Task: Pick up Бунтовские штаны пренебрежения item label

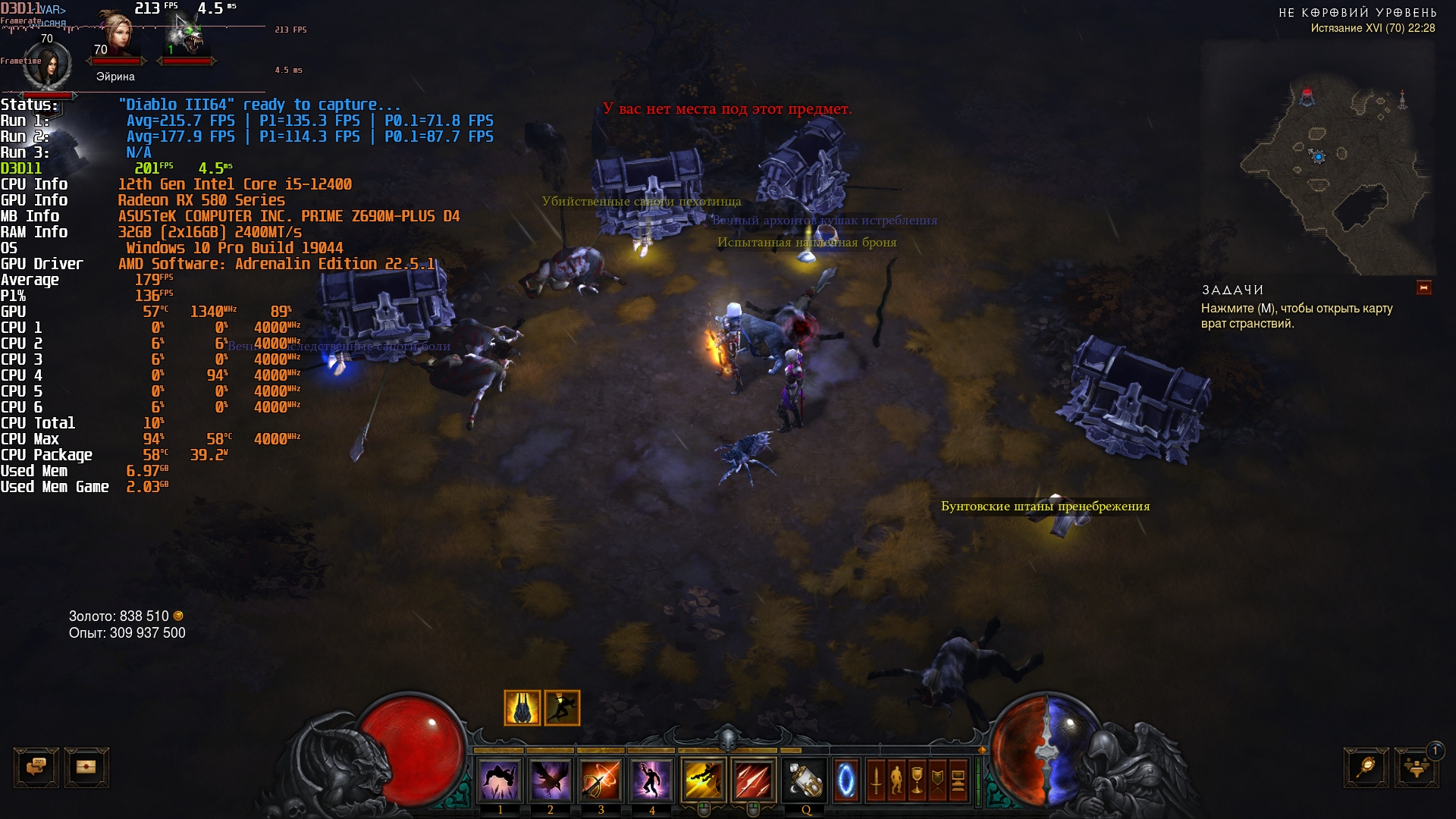Action: click(x=1045, y=507)
